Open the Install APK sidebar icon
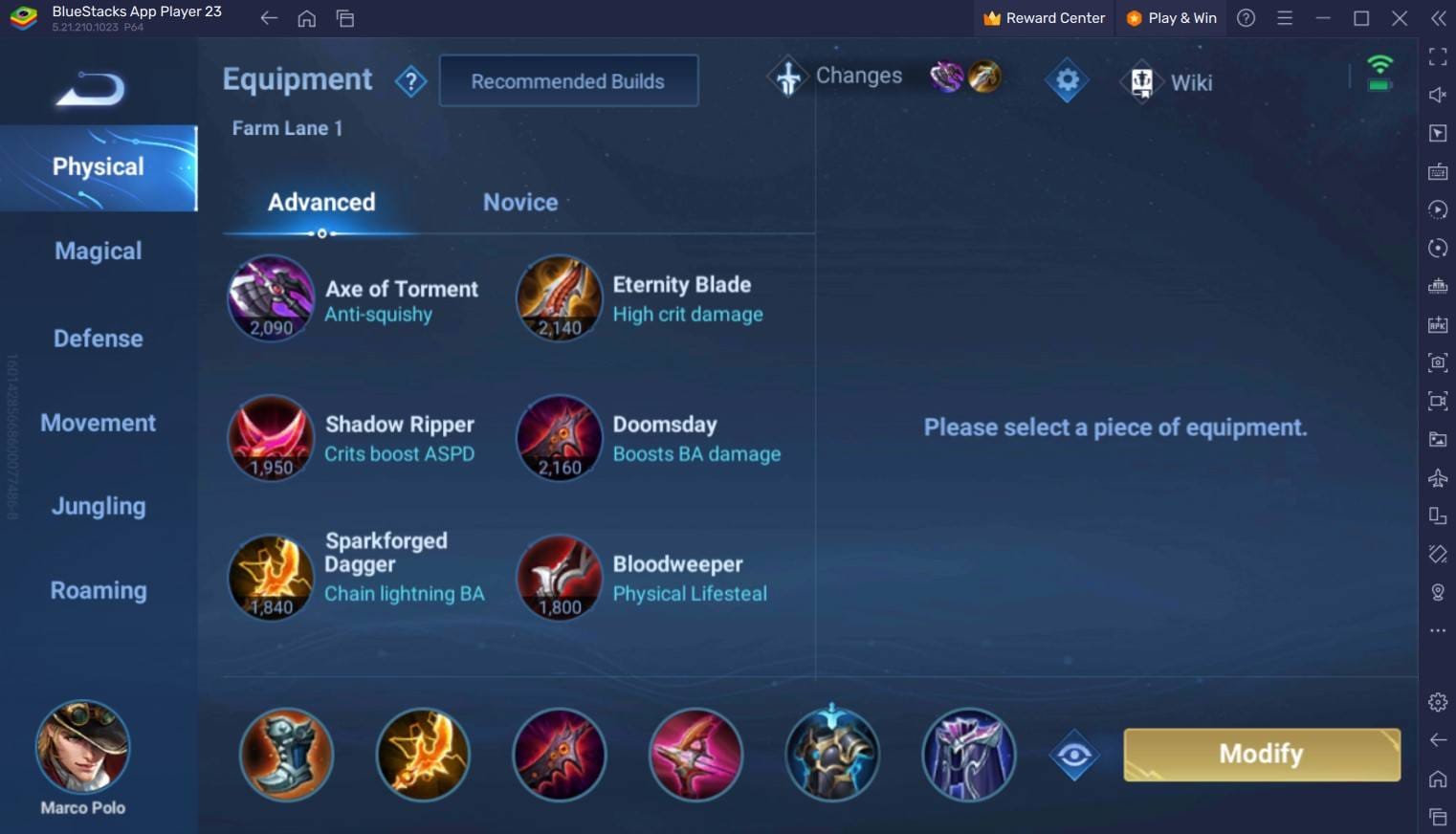1456x834 pixels. tap(1437, 324)
